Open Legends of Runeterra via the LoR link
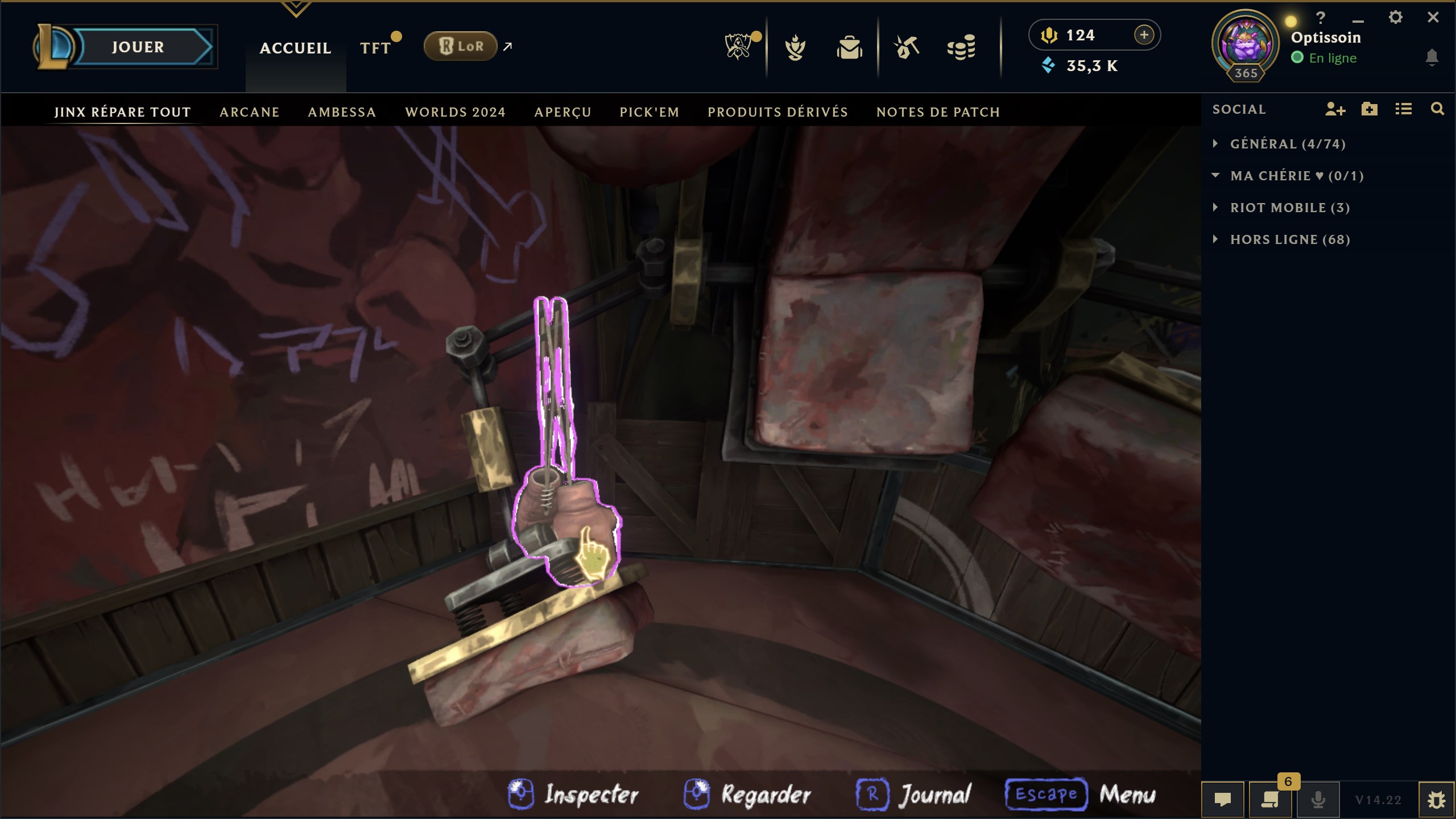This screenshot has width=1456, height=819. pos(461,46)
